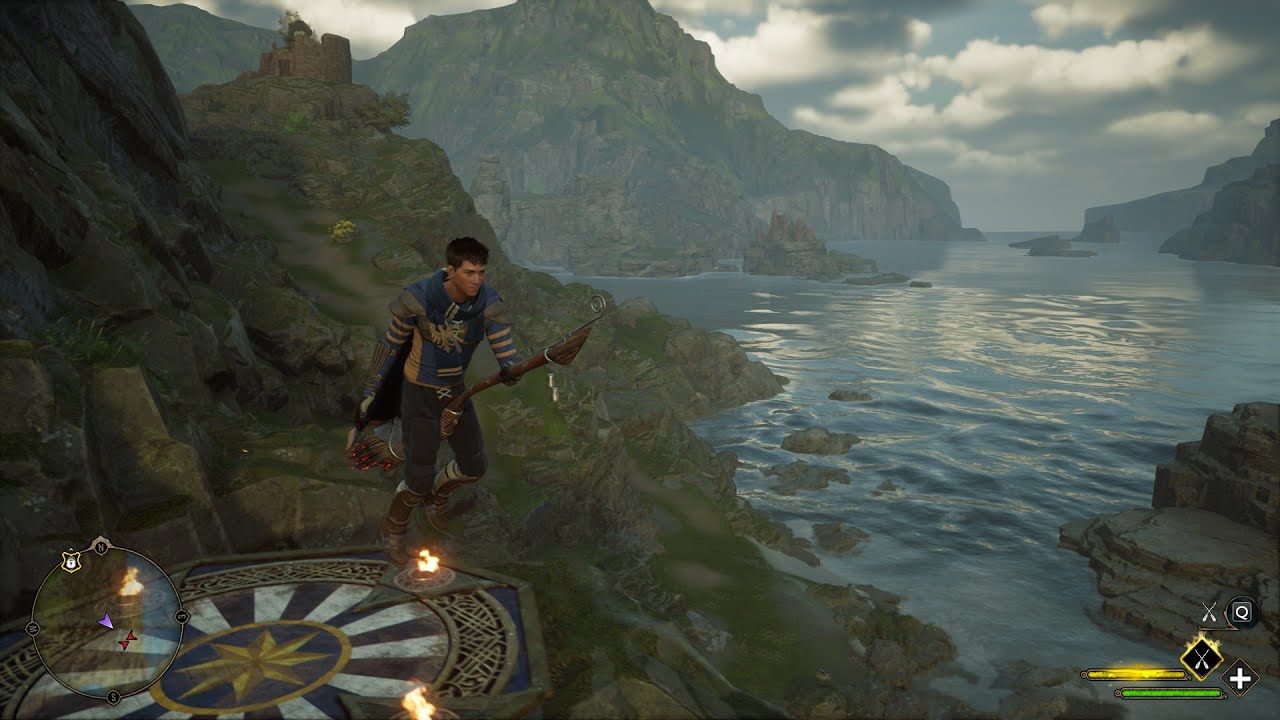Activate the flaming crossed-brooms diamond icon
The width and height of the screenshot is (1280, 720).
[1200, 658]
